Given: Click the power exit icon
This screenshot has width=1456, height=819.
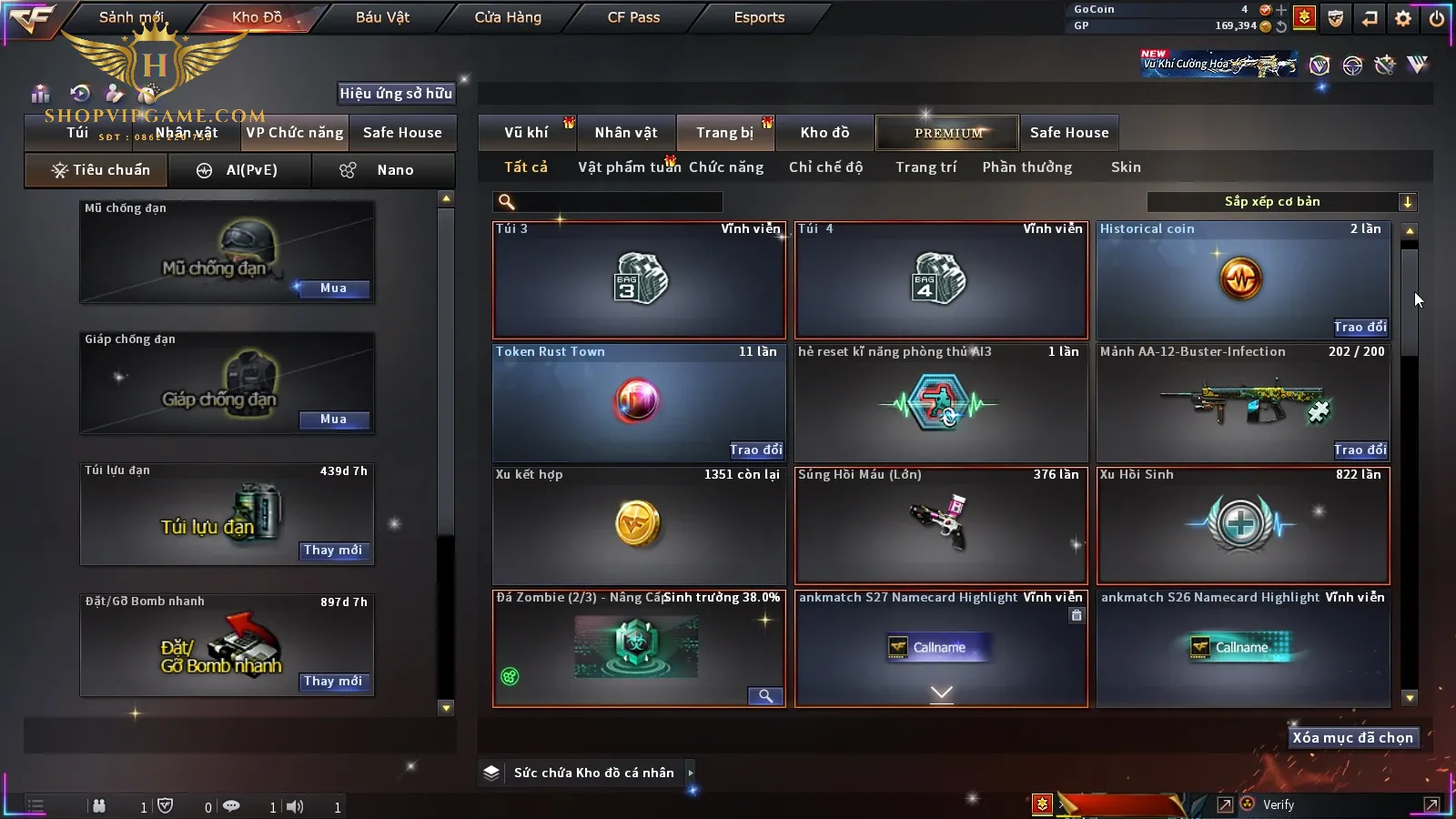Looking at the screenshot, I should tap(1437, 18).
